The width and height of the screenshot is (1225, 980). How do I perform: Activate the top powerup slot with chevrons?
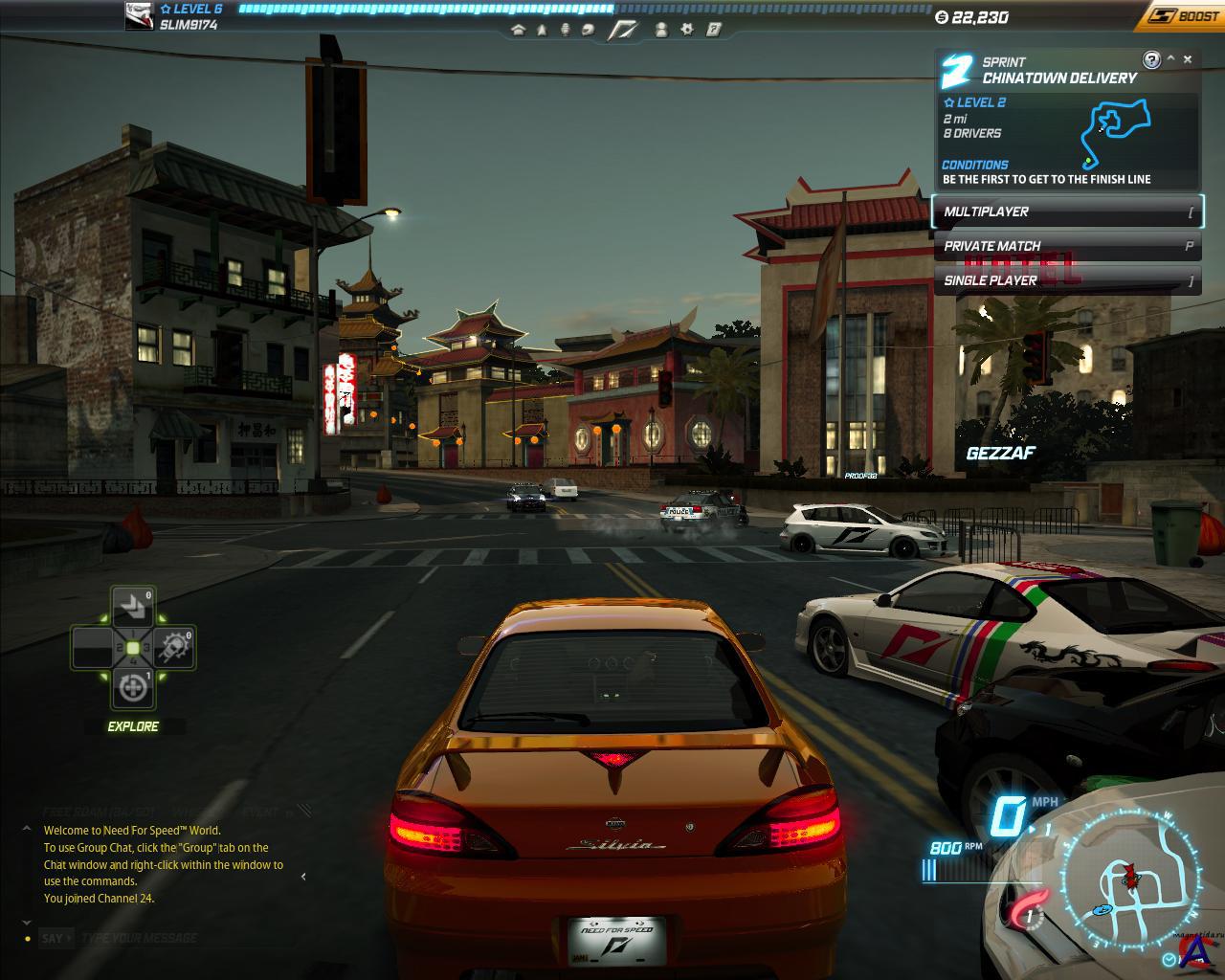132,607
